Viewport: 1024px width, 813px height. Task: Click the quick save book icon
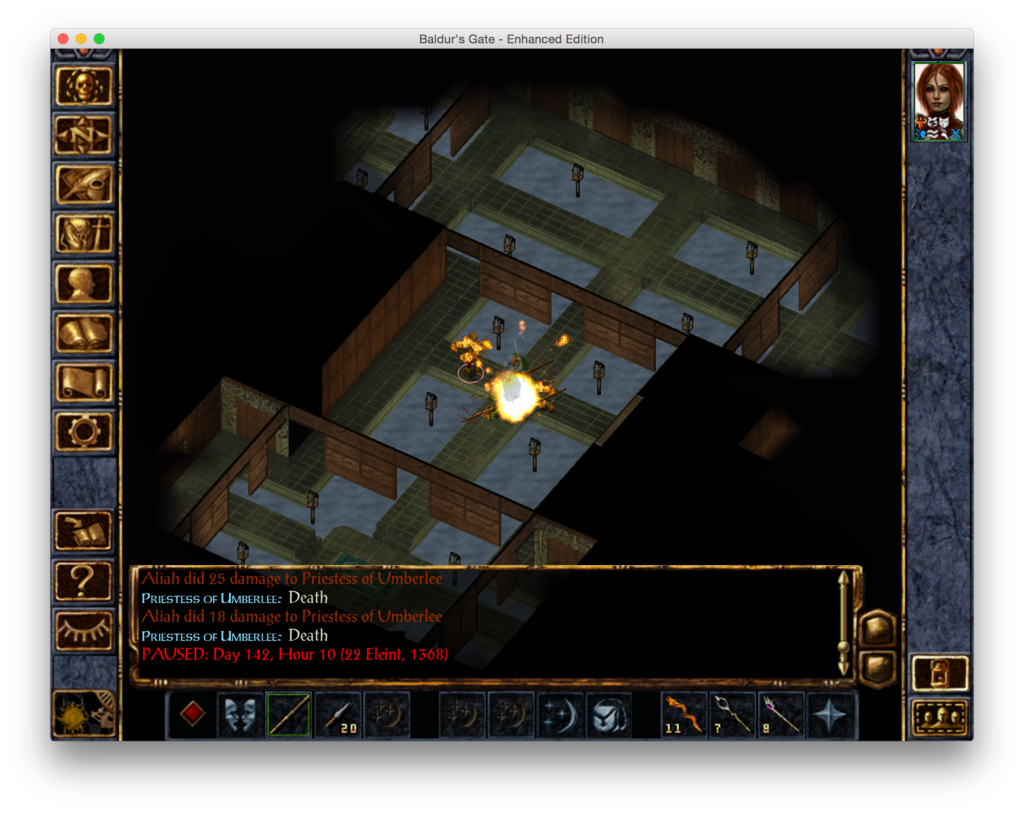click(x=84, y=531)
